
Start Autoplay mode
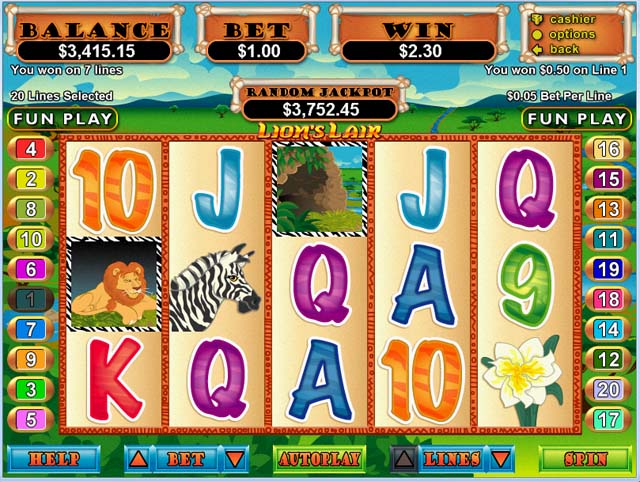pos(319,460)
